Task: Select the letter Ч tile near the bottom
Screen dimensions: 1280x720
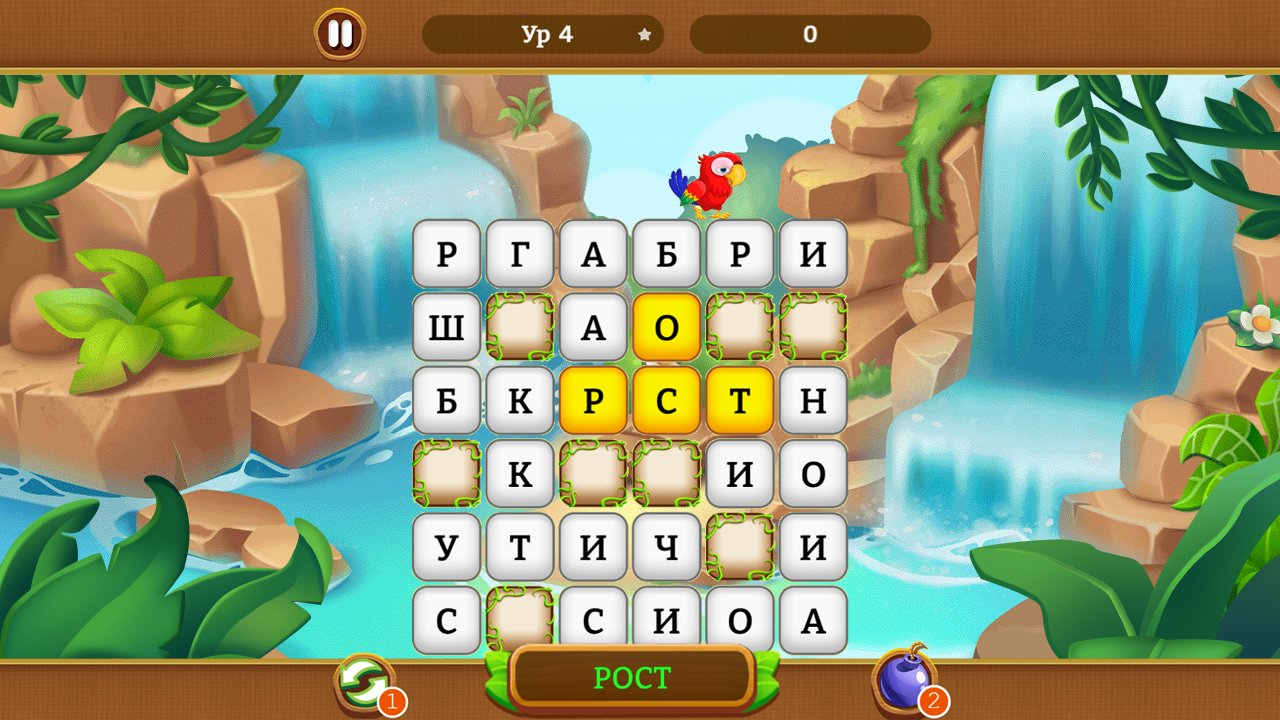Action: [x=667, y=548]
